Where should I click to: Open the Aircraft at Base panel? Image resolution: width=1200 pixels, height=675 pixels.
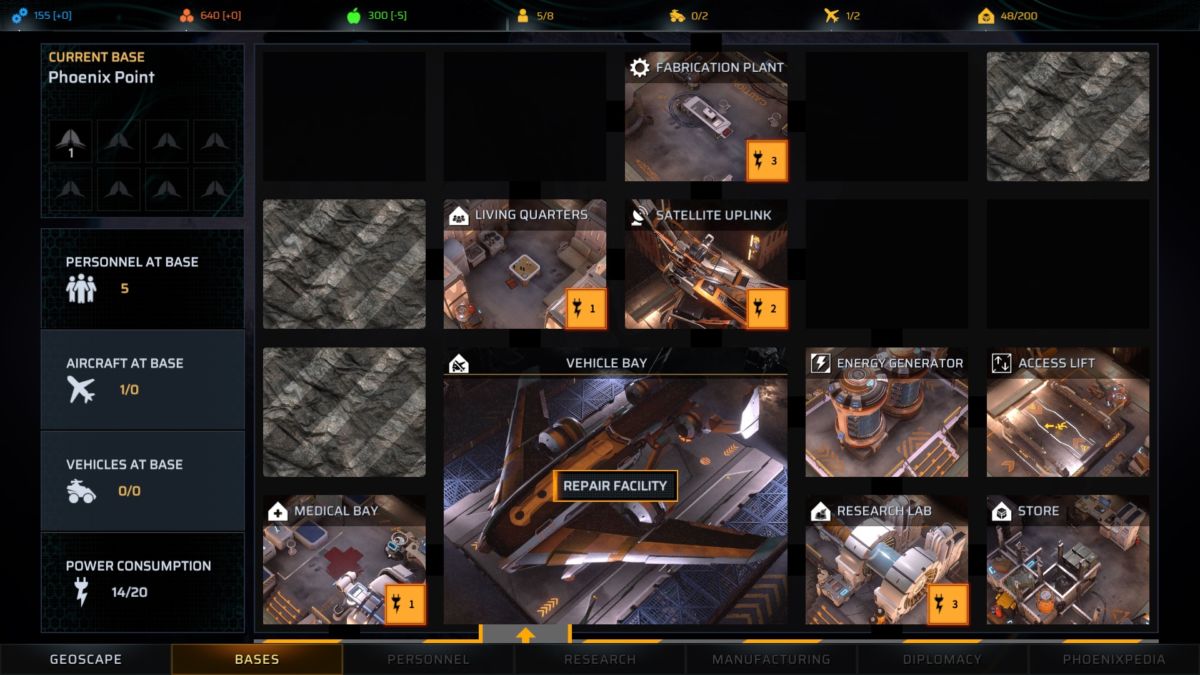pyautogui.click(x=142, y=379)
